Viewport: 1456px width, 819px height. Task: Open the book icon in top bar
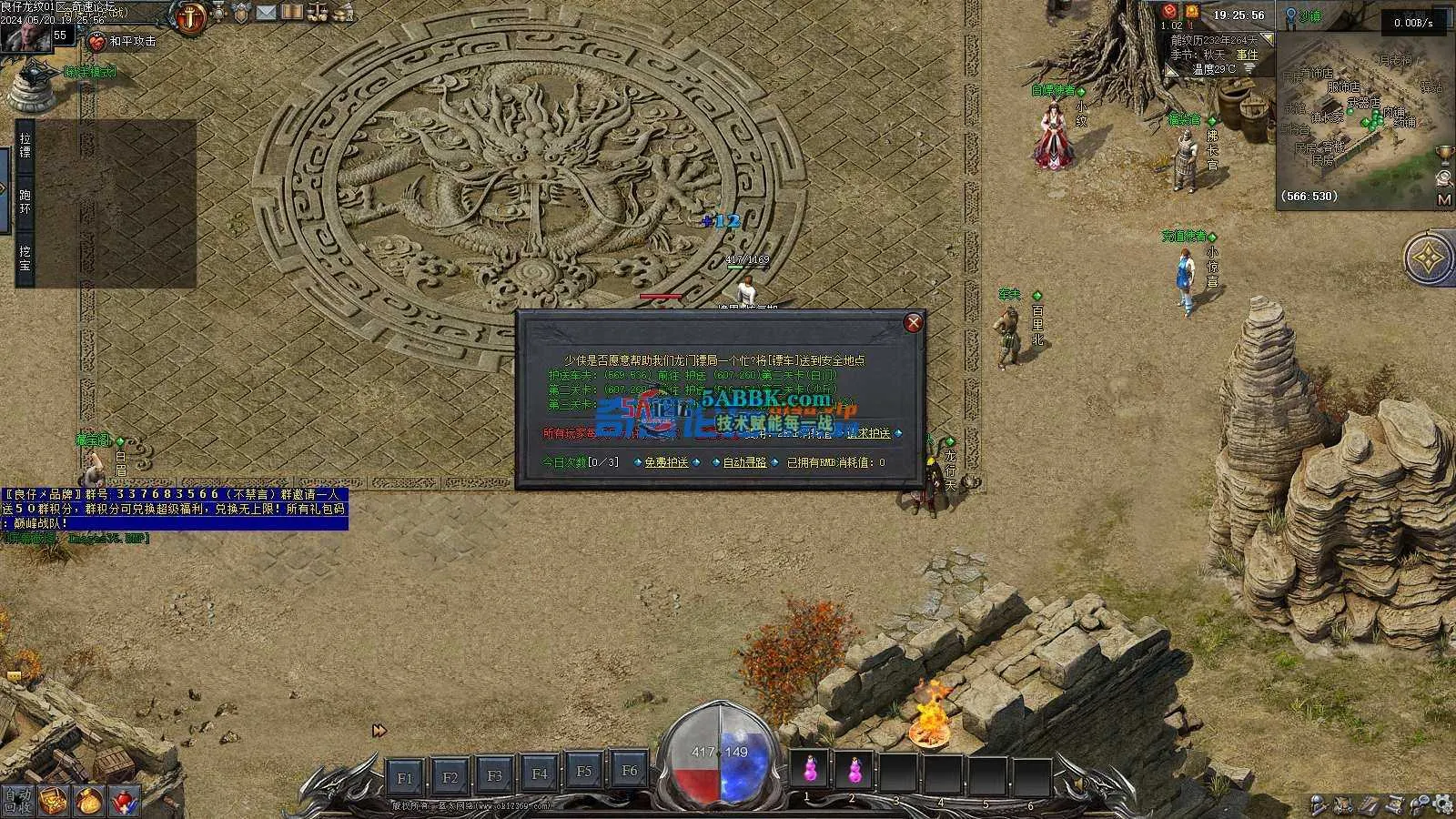pos(291,13)
